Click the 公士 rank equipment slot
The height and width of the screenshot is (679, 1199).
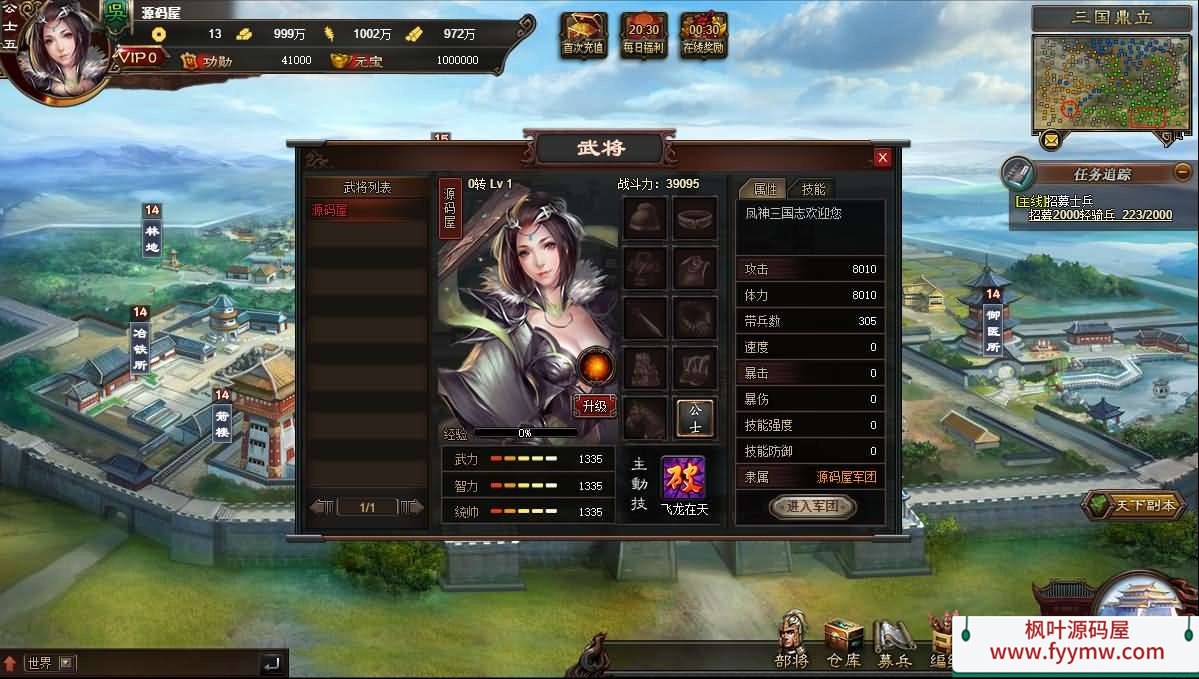(x=695, y=418)
